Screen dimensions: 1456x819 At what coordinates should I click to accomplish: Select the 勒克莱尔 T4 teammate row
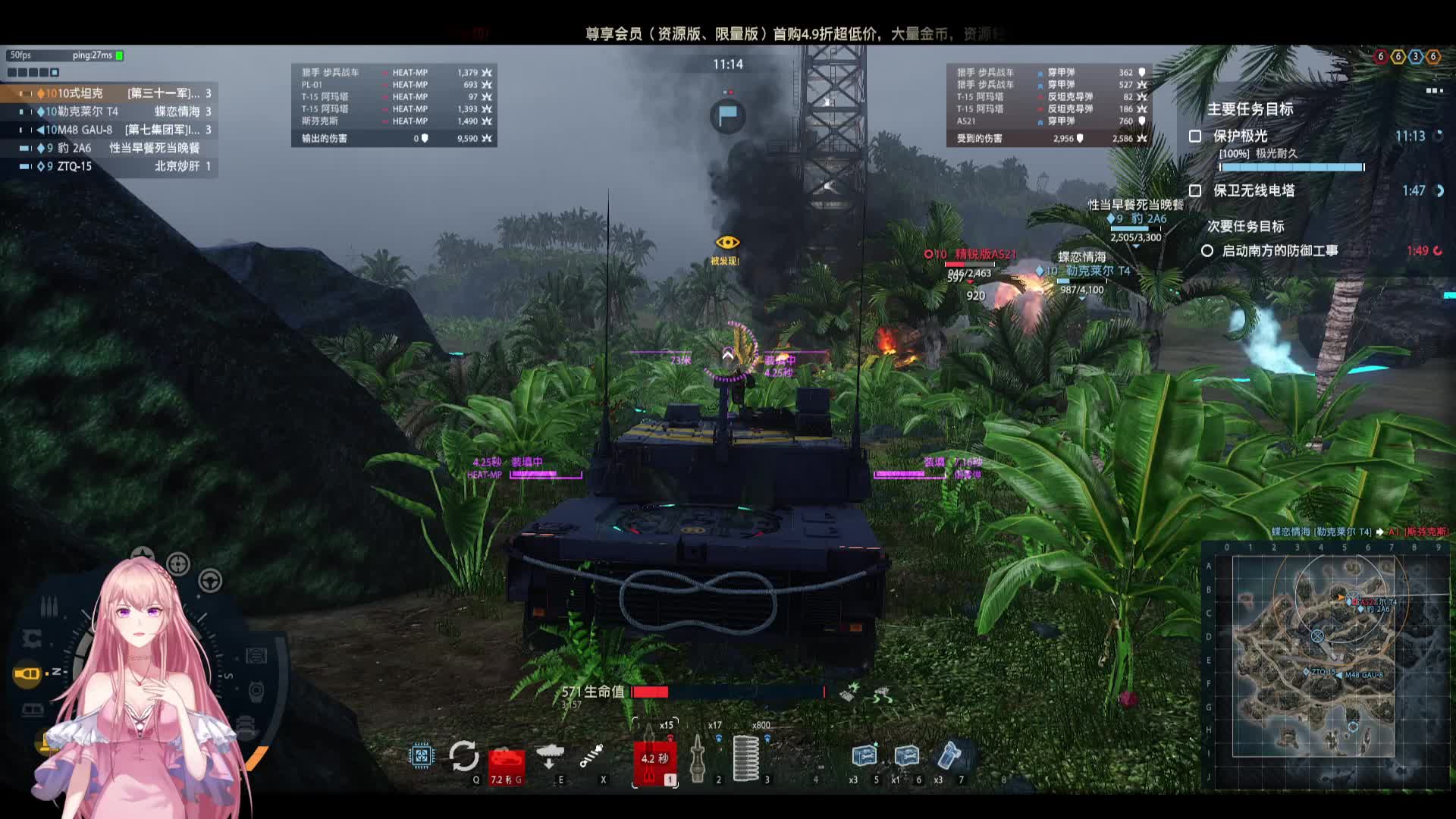(114, 111)
